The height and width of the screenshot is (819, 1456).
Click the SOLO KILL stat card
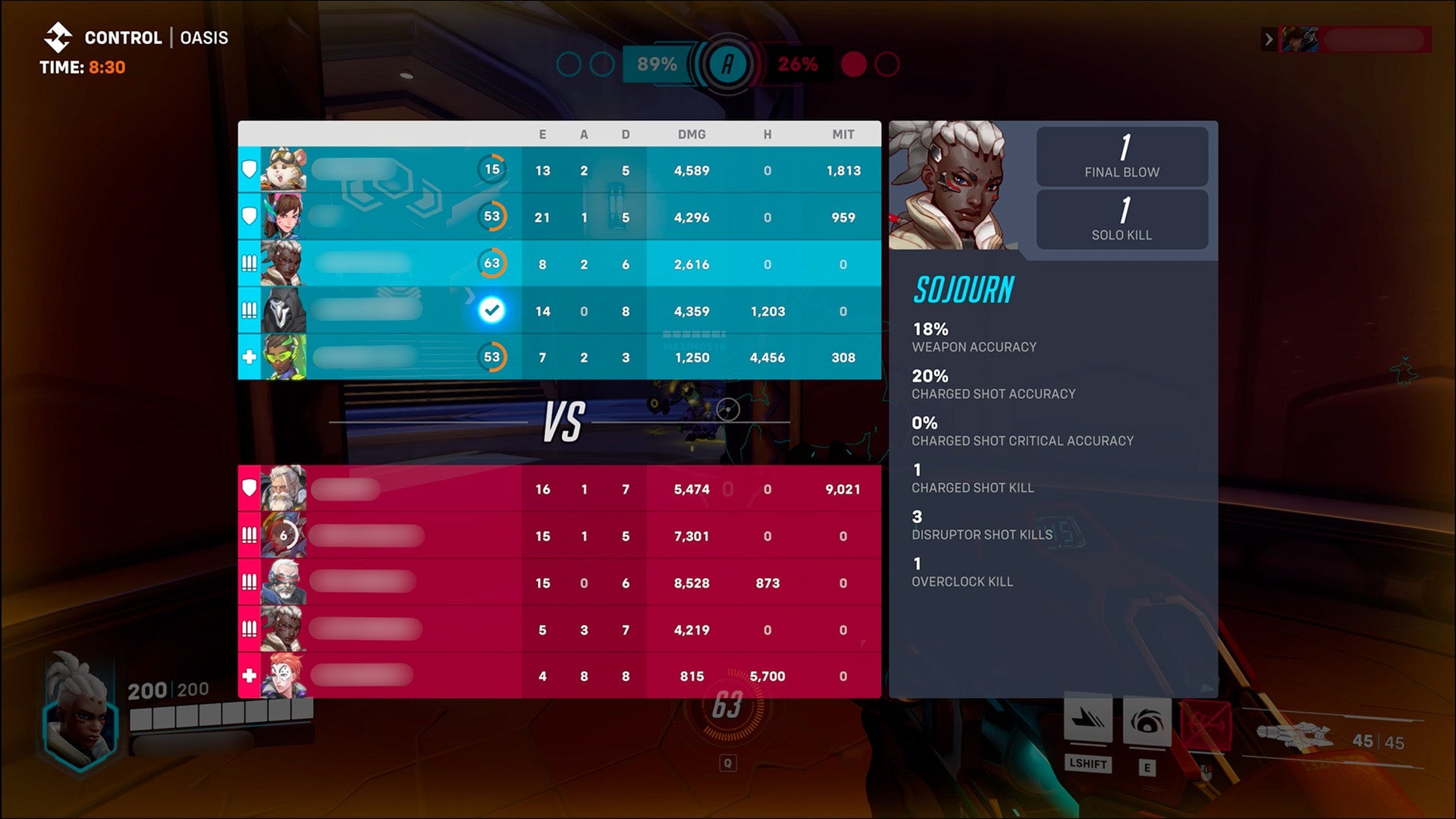[x=1122, y=220]
